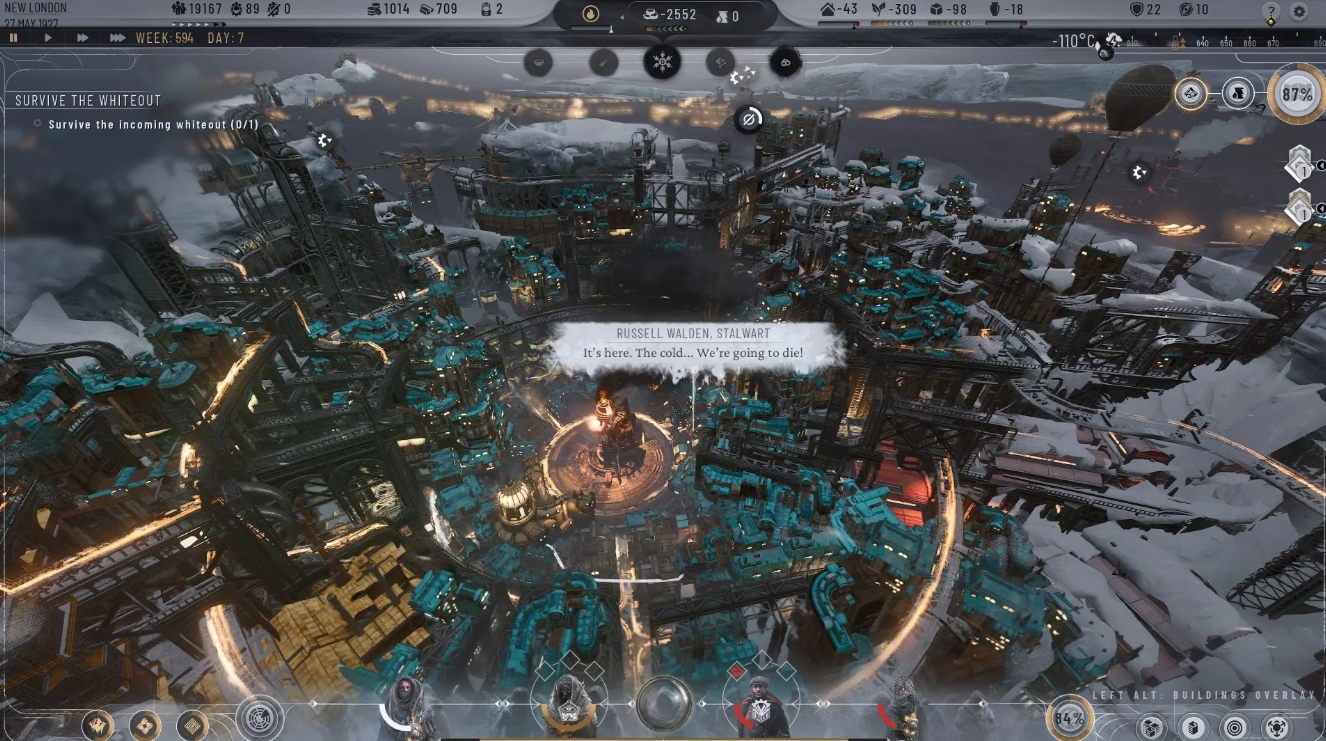
Task: Click the 87% progress ring top right
Action: point(1296,93)
